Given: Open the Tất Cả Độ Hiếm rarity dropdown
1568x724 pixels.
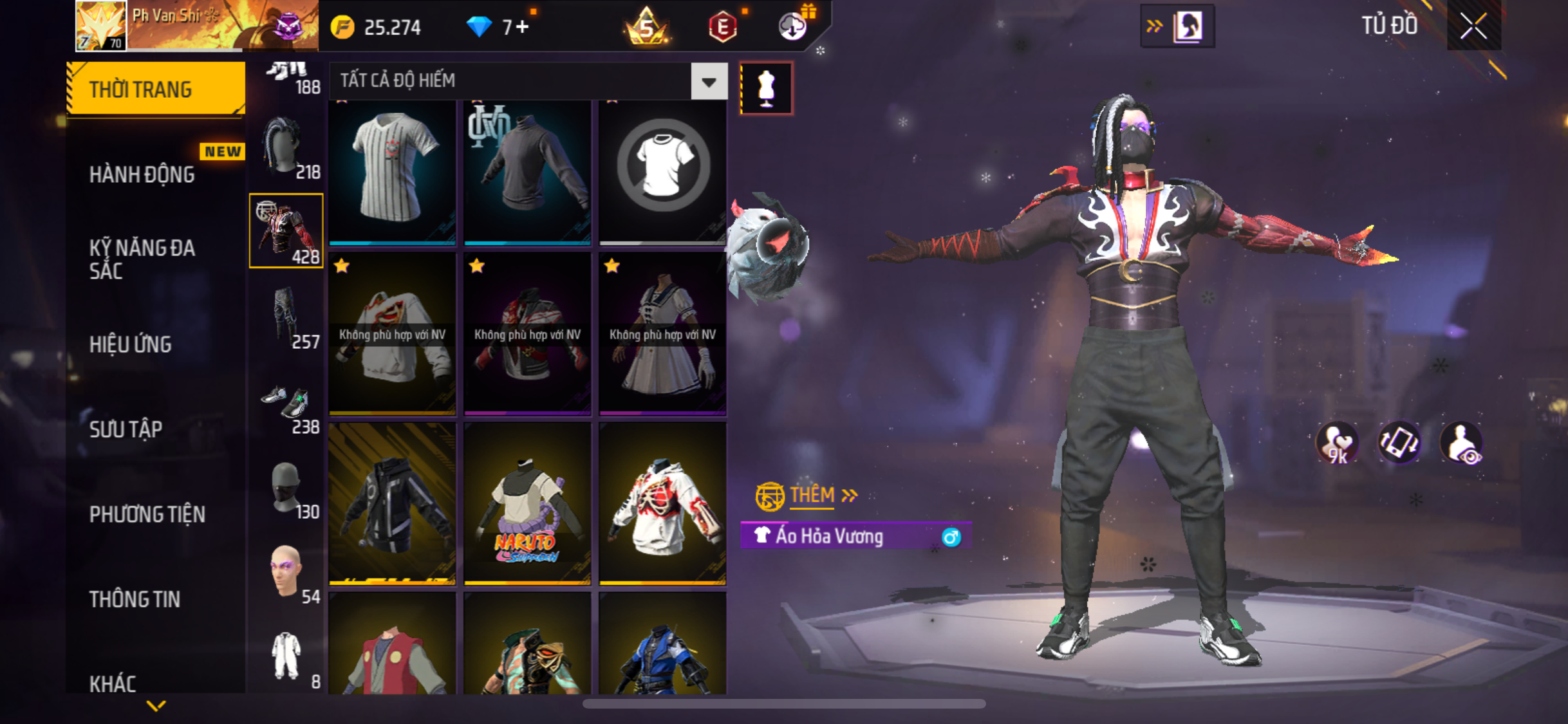Looking at the screenshot, I should 709,81.
